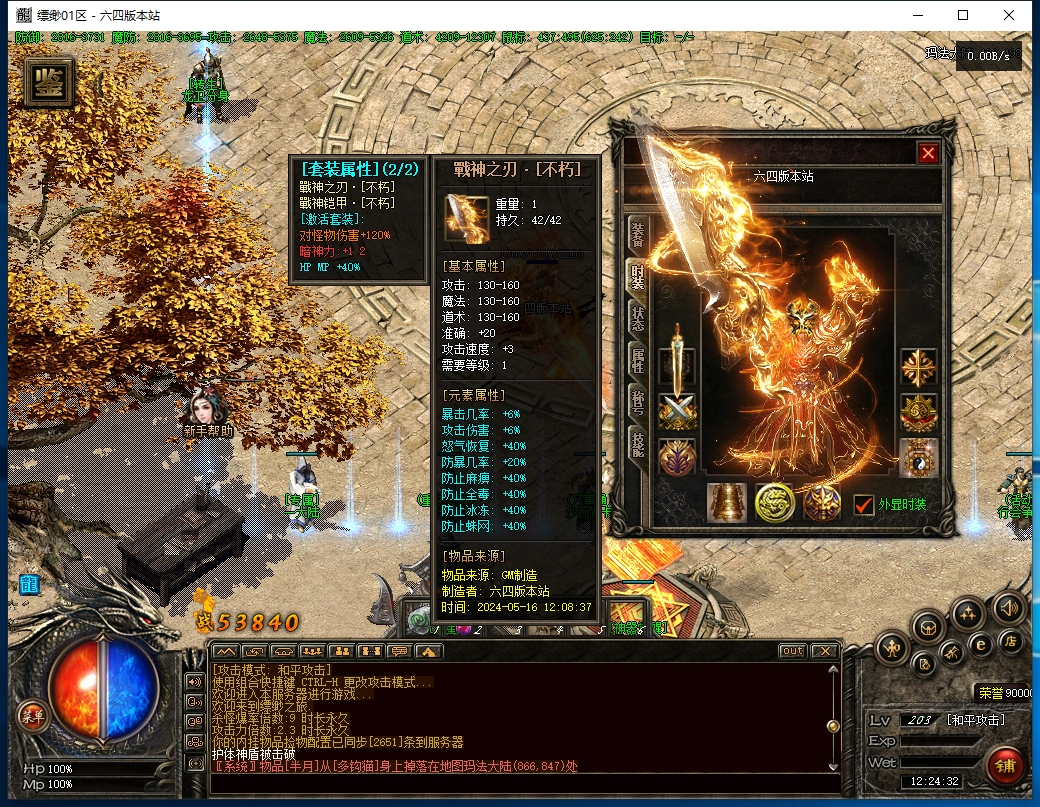Image resolution: width=1040 pixels, height=807 pixels.
Task: Open the 鉴 appraisal button
Action: pos(48,84)
